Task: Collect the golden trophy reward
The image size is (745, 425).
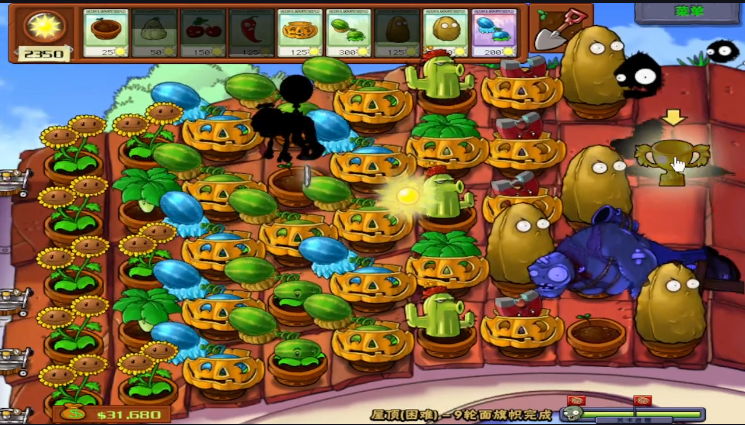Action: point(673,160)
